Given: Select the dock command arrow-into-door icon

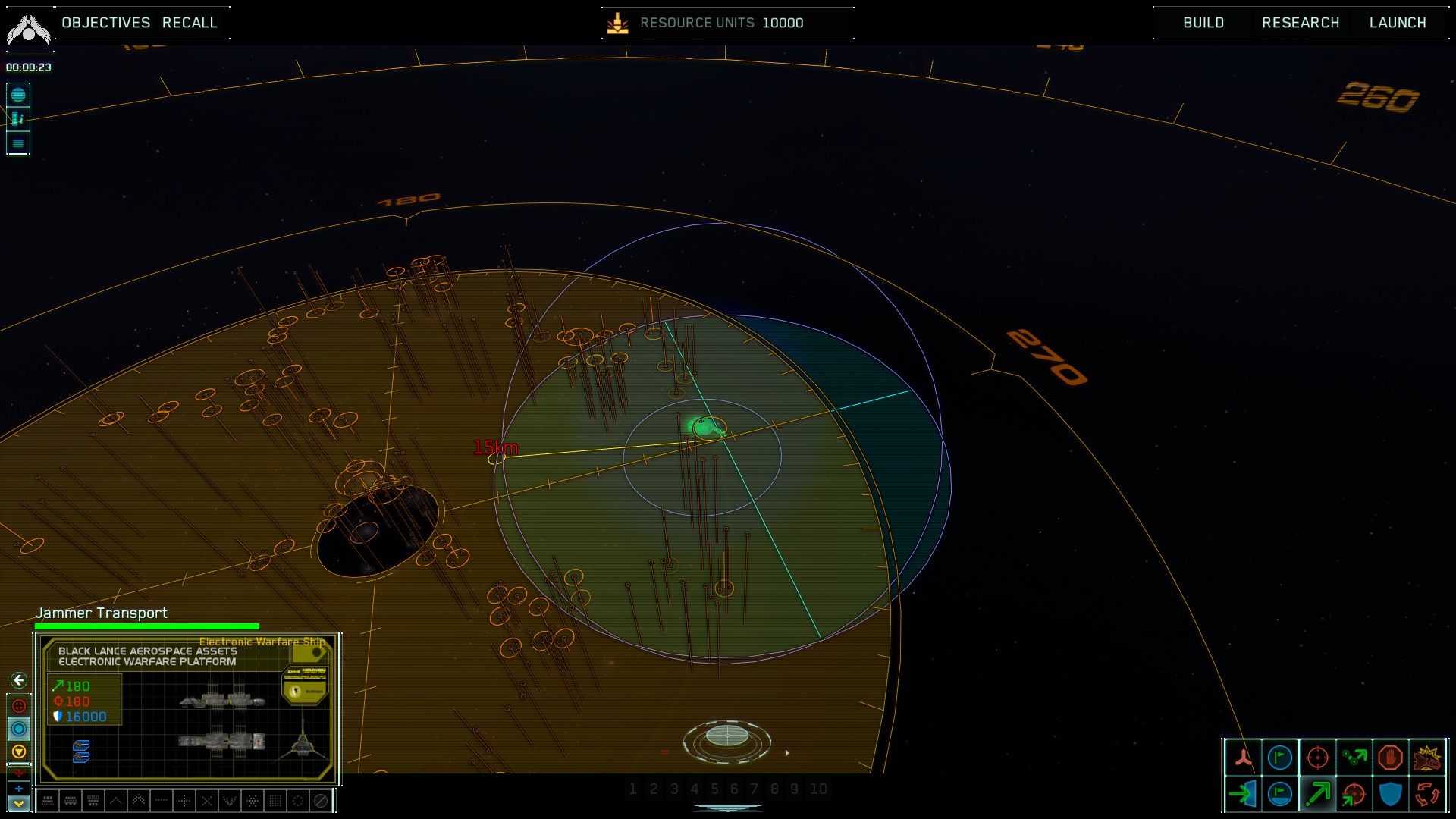Looking at the screenshot, I should pos(1243,794).
